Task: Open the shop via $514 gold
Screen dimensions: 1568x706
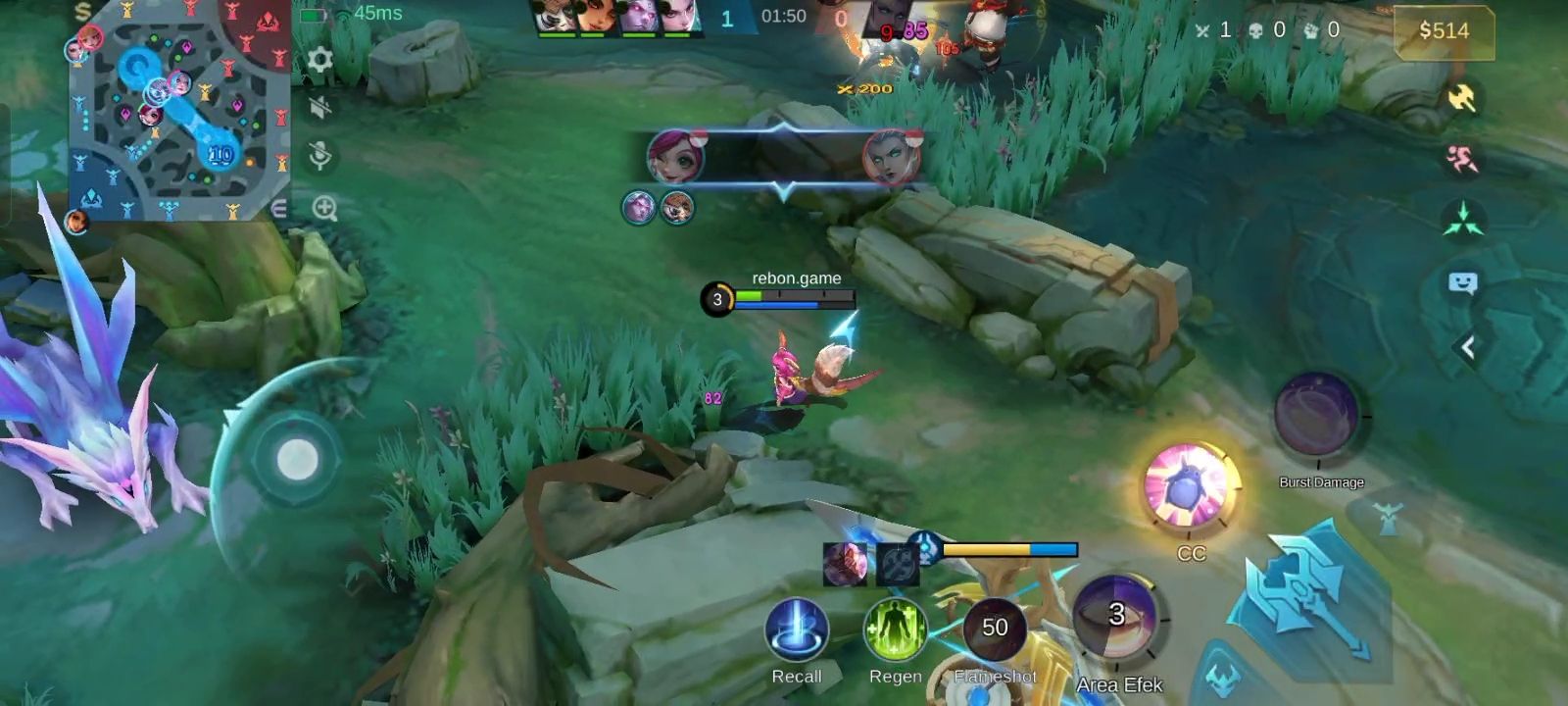Action: click(1444, 30)
